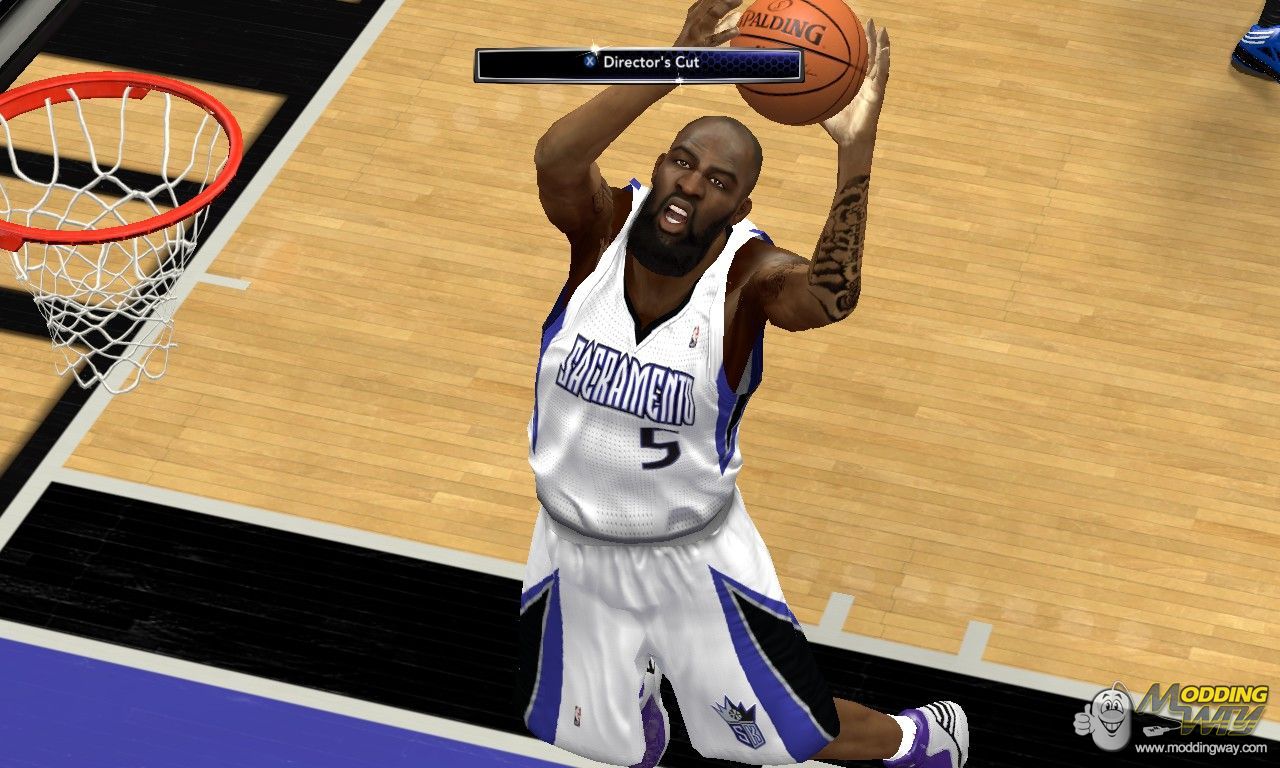This screenshot has width=1280, height=768.
Task: Open www.moddingway.com link
Action: (x=1200, y=747)
